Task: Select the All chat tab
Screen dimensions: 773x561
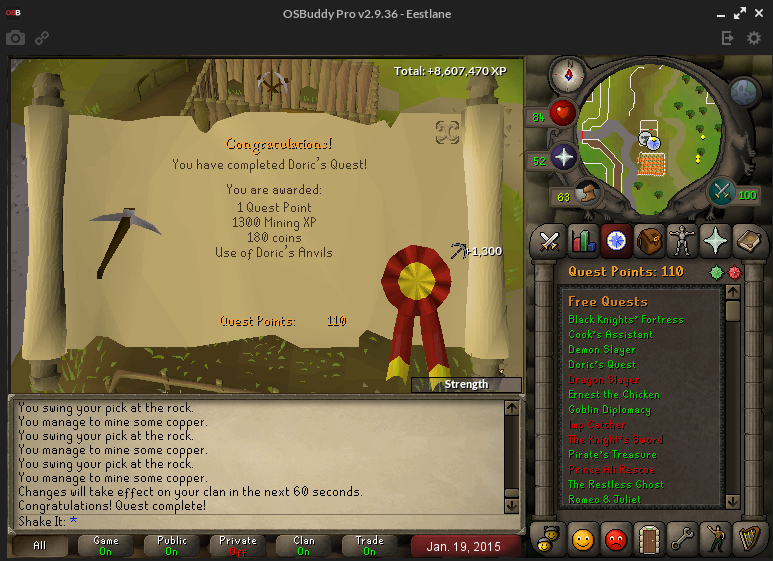Action: pos(40,546)
